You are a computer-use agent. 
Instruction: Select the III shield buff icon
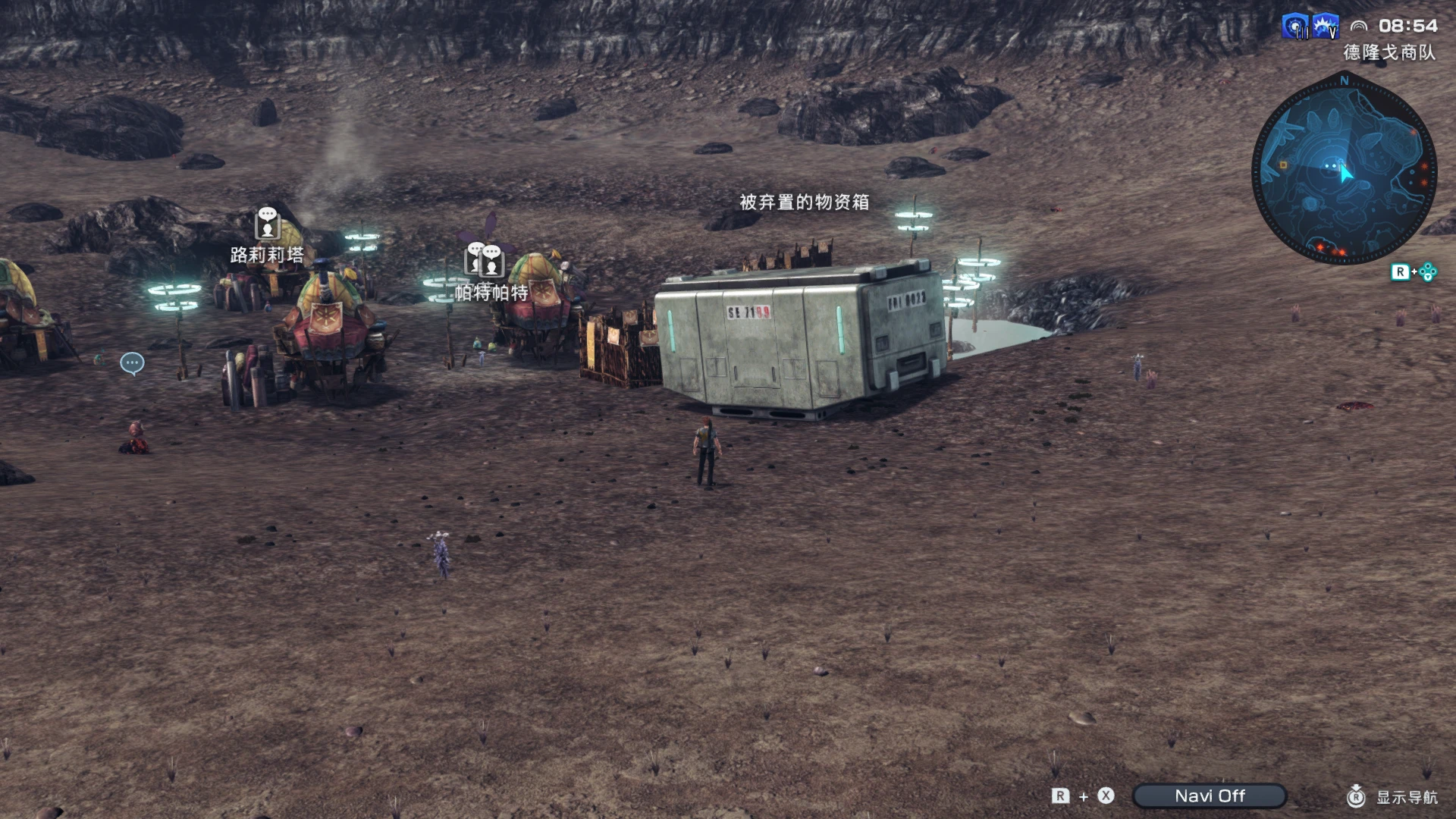point(1294,25)
